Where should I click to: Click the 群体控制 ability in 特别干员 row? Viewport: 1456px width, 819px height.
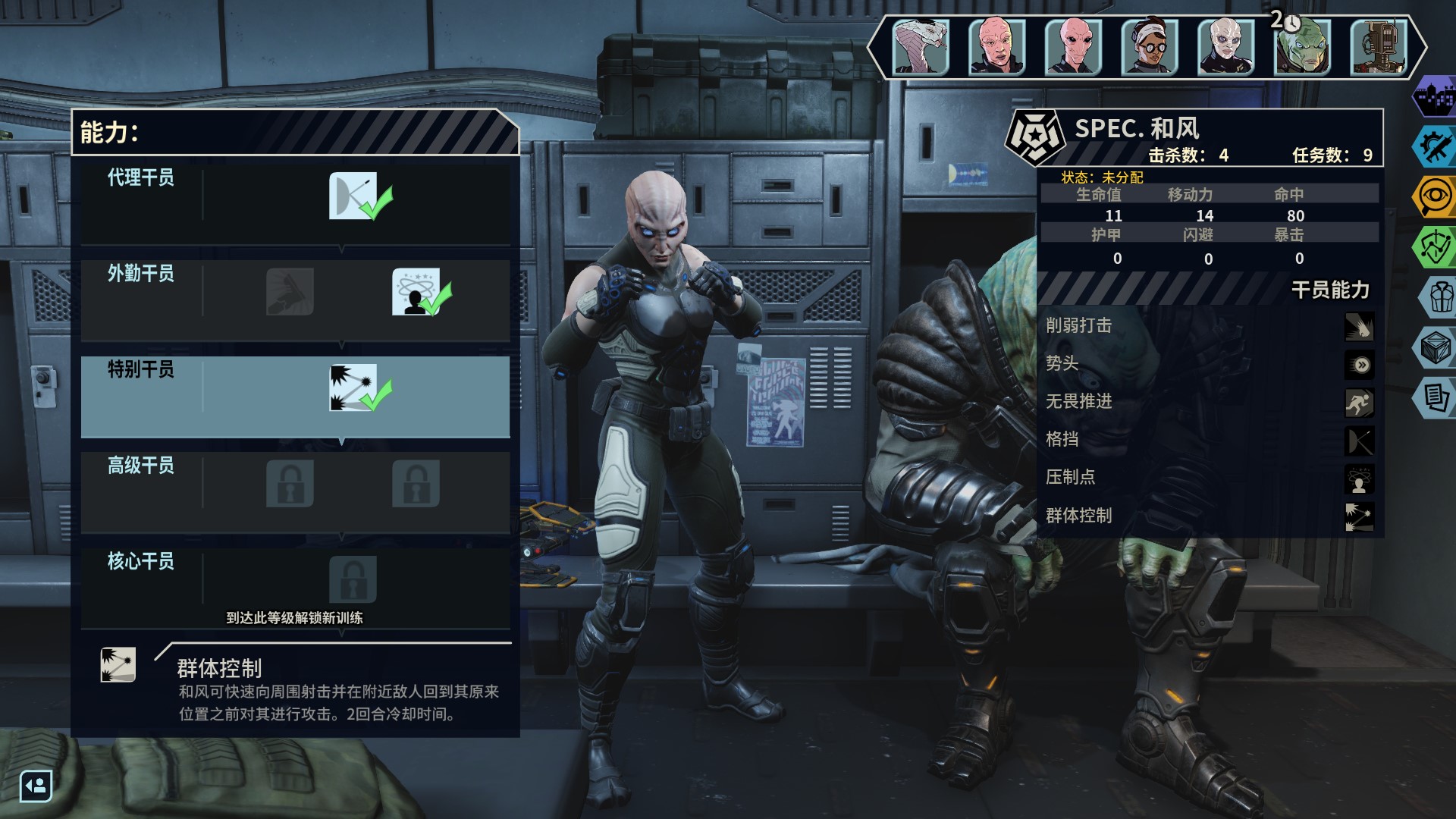pyautogui.click(x=353, y=388)
